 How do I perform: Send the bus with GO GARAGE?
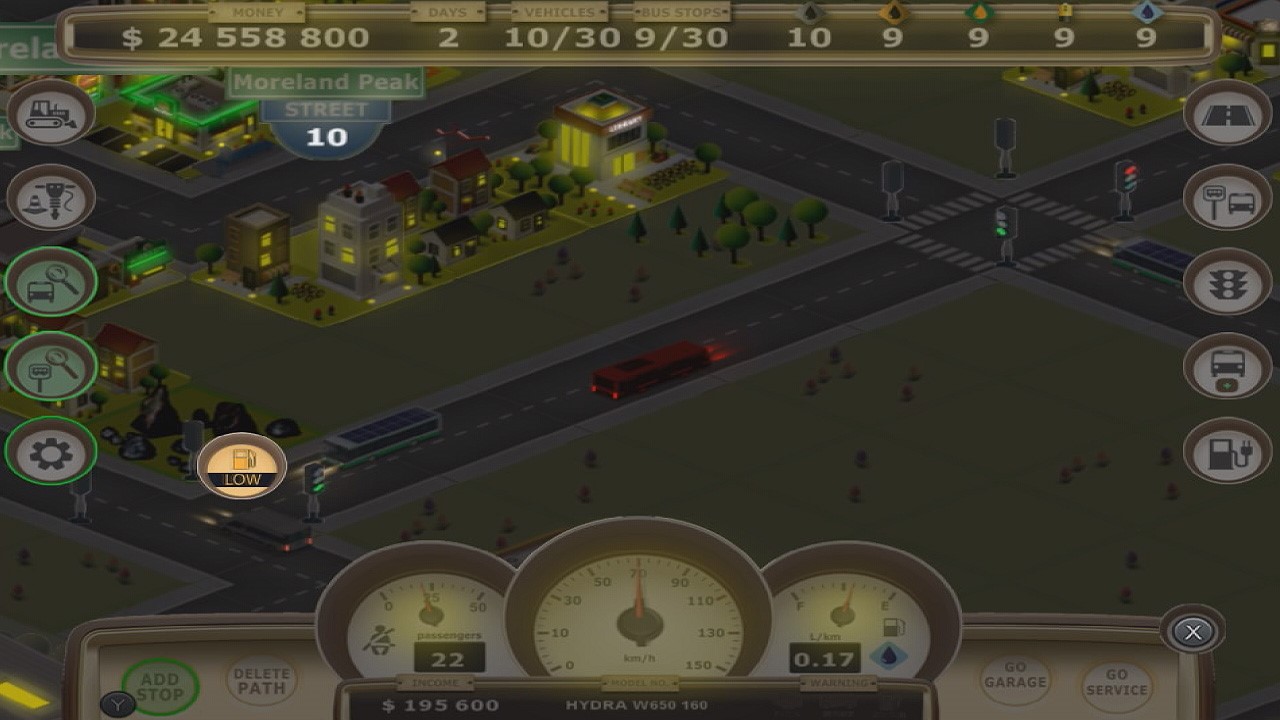pyautogui.click(x=1015, y=680)
